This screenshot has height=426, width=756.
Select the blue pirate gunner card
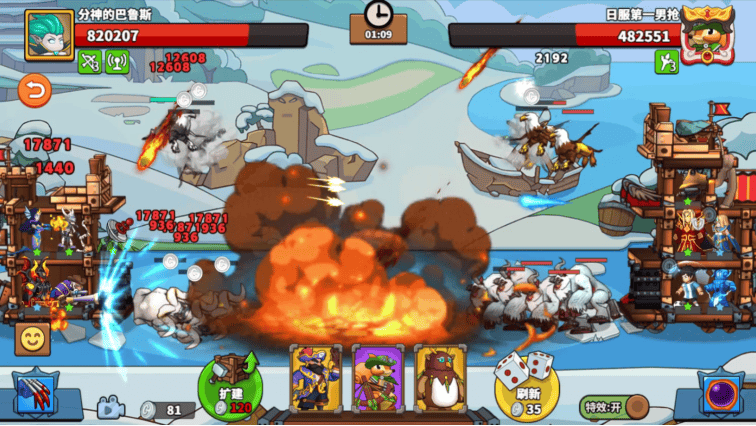click(316, 378)
